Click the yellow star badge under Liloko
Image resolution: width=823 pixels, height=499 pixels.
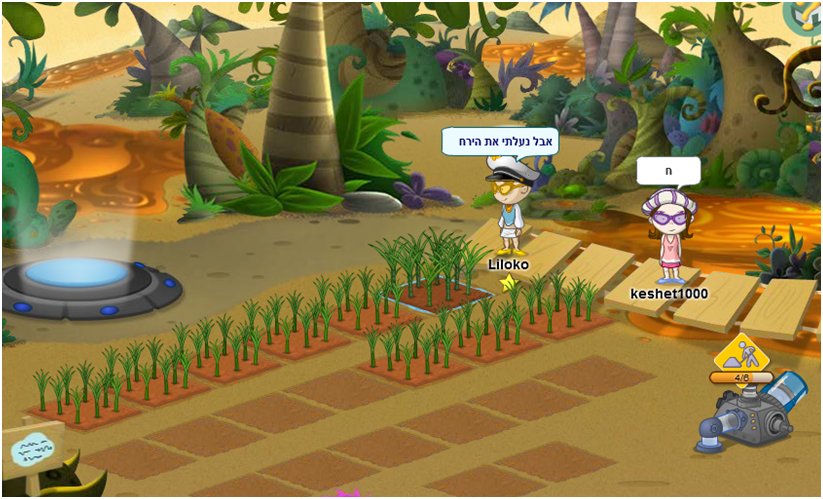point(508,283)
